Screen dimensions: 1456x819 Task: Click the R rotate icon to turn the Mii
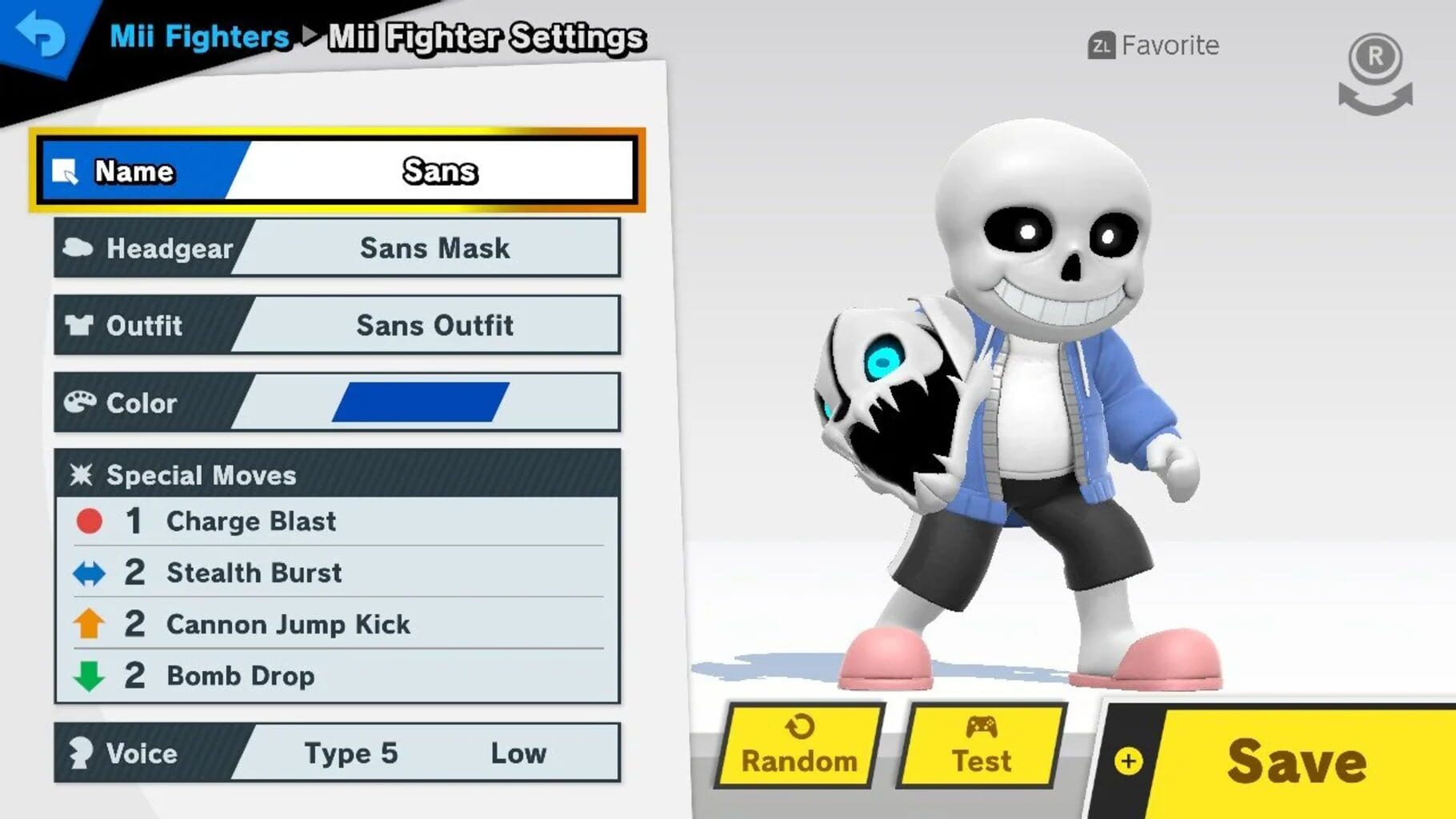1373,72
